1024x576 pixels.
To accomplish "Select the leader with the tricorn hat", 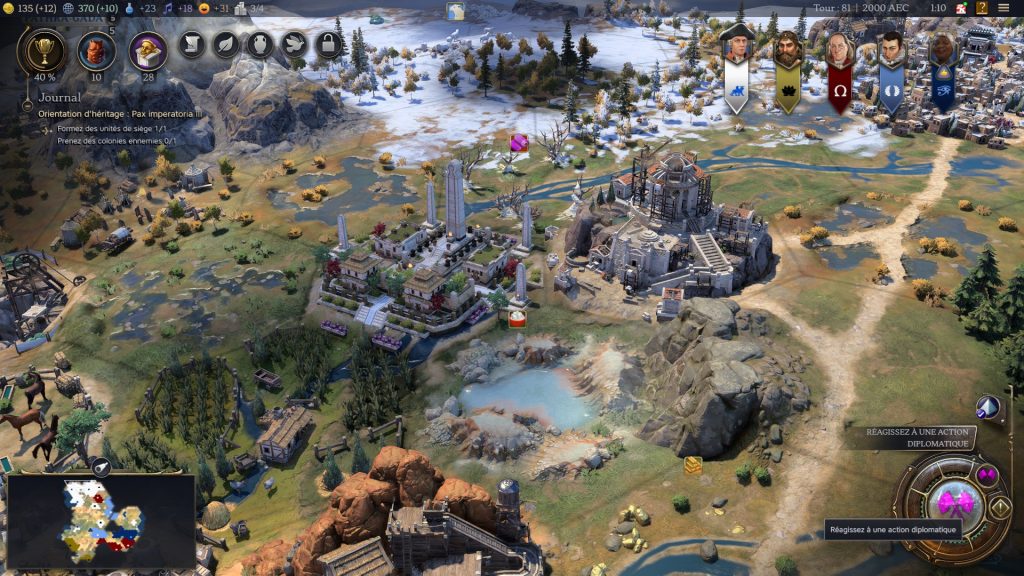I will tap(736, 50).
